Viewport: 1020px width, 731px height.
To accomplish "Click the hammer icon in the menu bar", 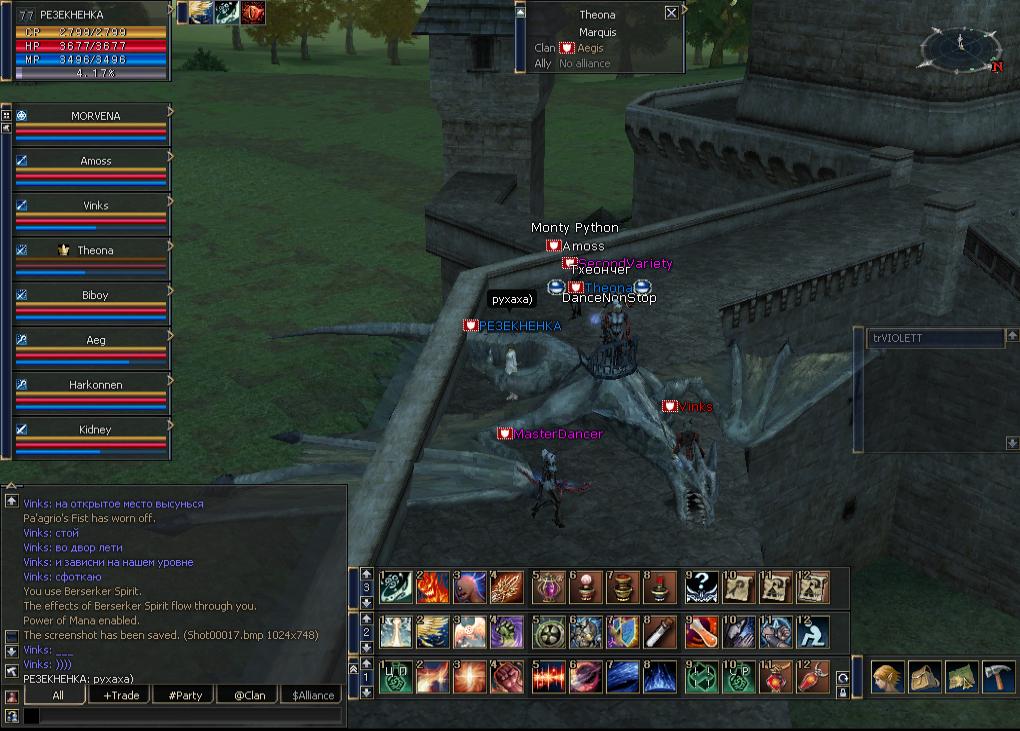I will point(998,677).
